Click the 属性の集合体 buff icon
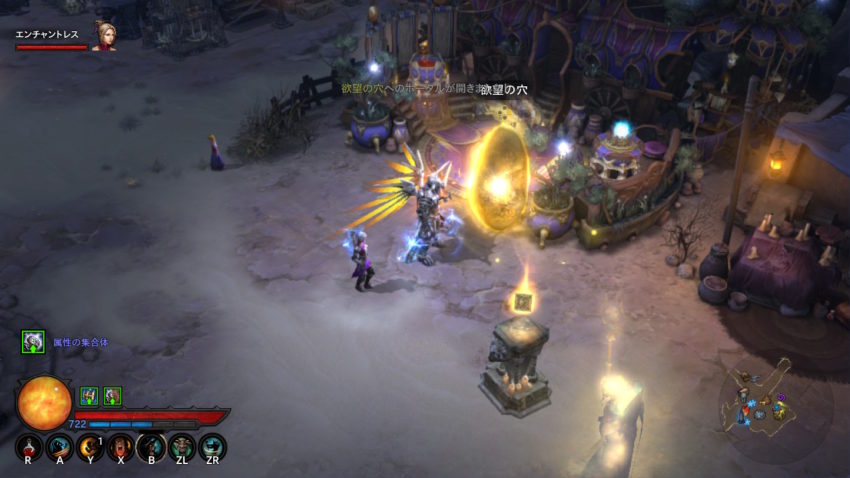The image size is (850, 478). [33, 342]
